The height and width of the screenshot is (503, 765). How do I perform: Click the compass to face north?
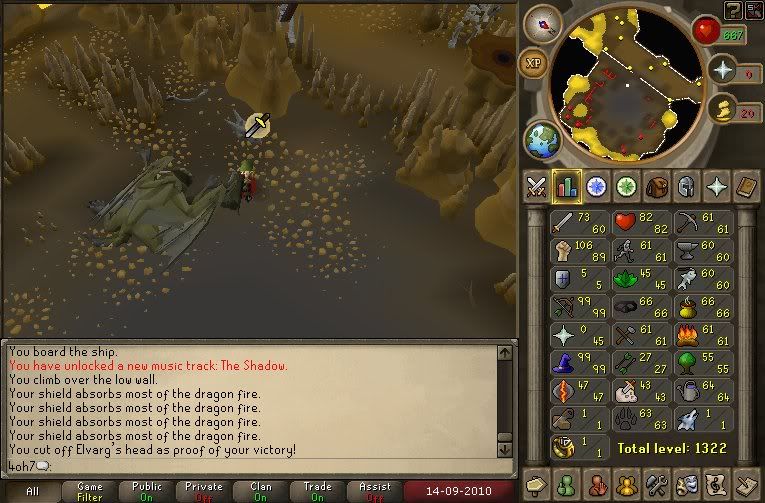[543, 24]
